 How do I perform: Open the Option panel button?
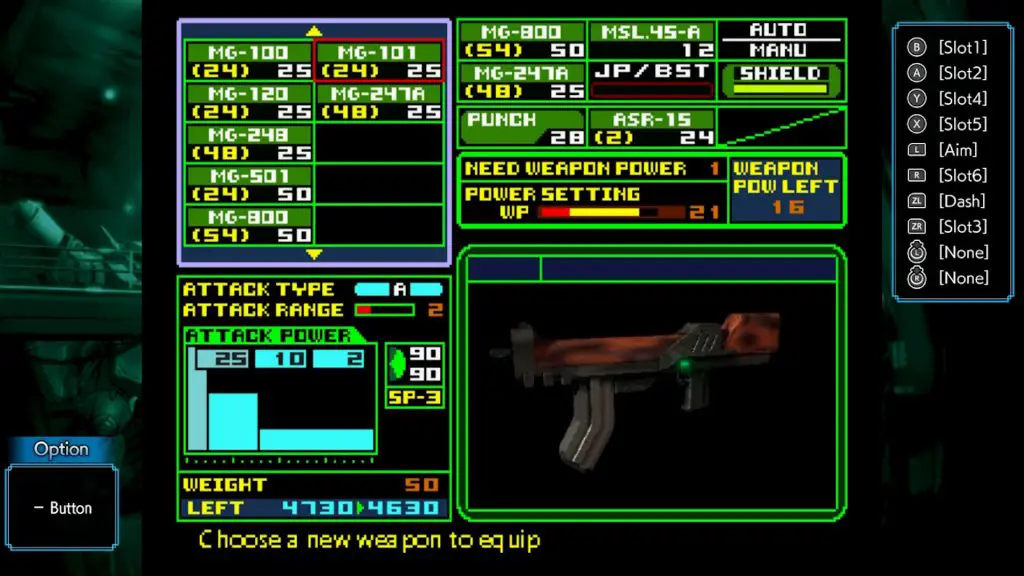[62, 508]
